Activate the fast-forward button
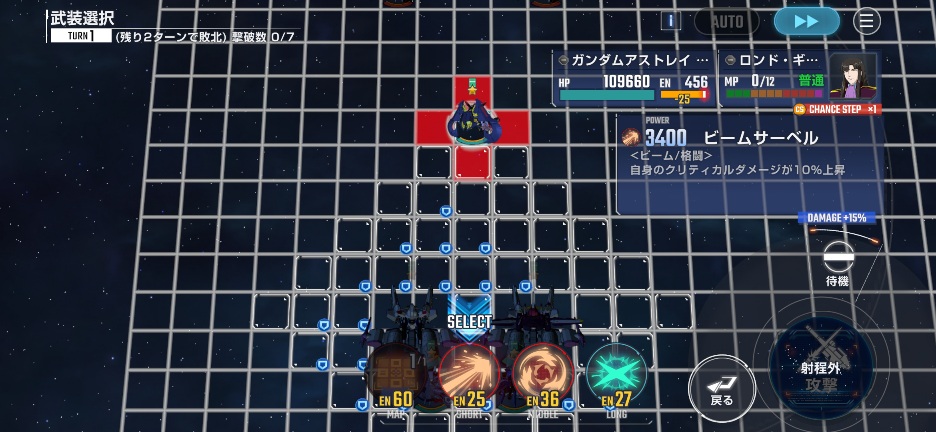This screenshot has width=936, height=432. tap(806, 21)
